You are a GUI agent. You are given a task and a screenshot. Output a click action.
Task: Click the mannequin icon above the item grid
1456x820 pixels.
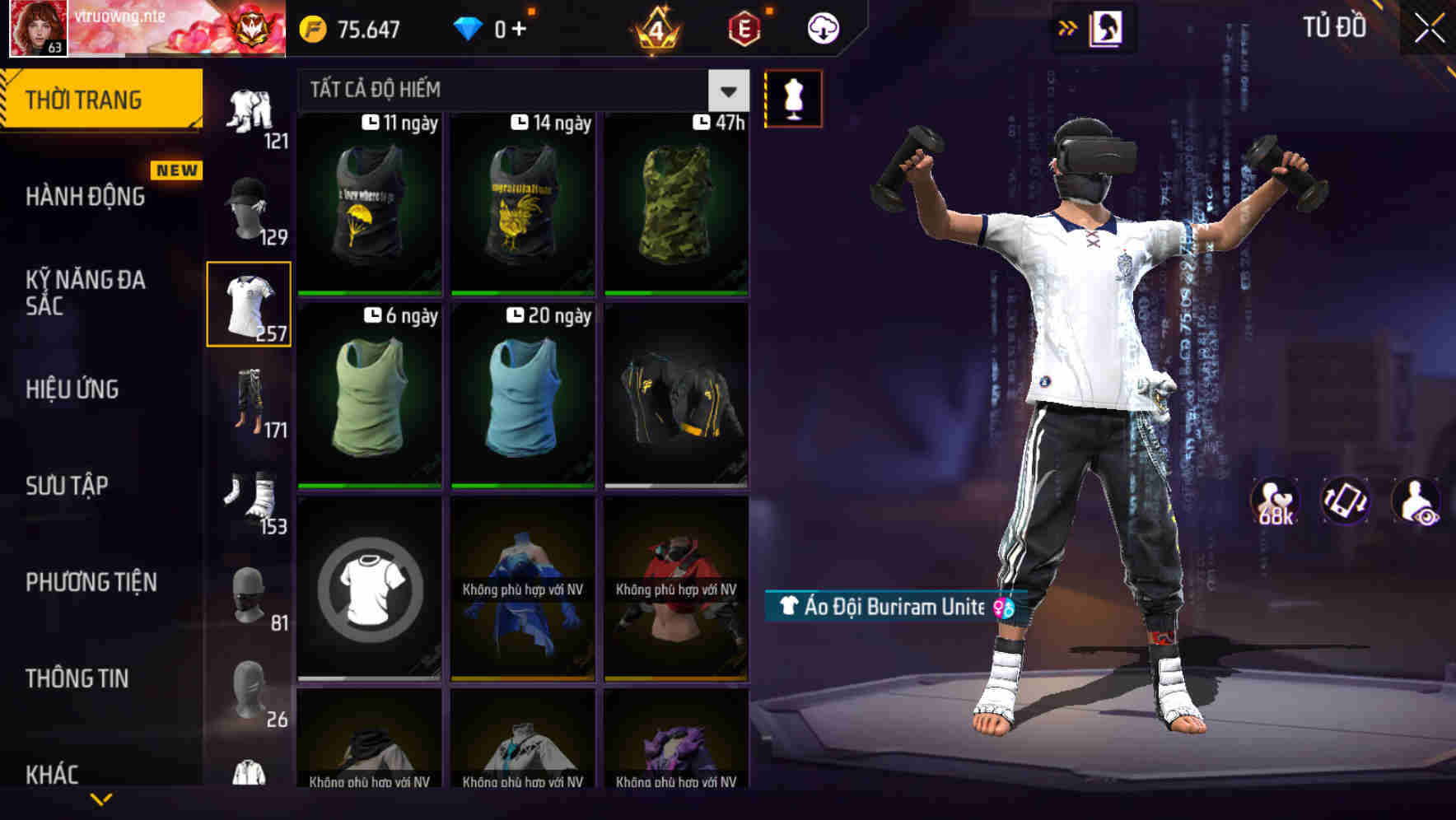[793, 98]
